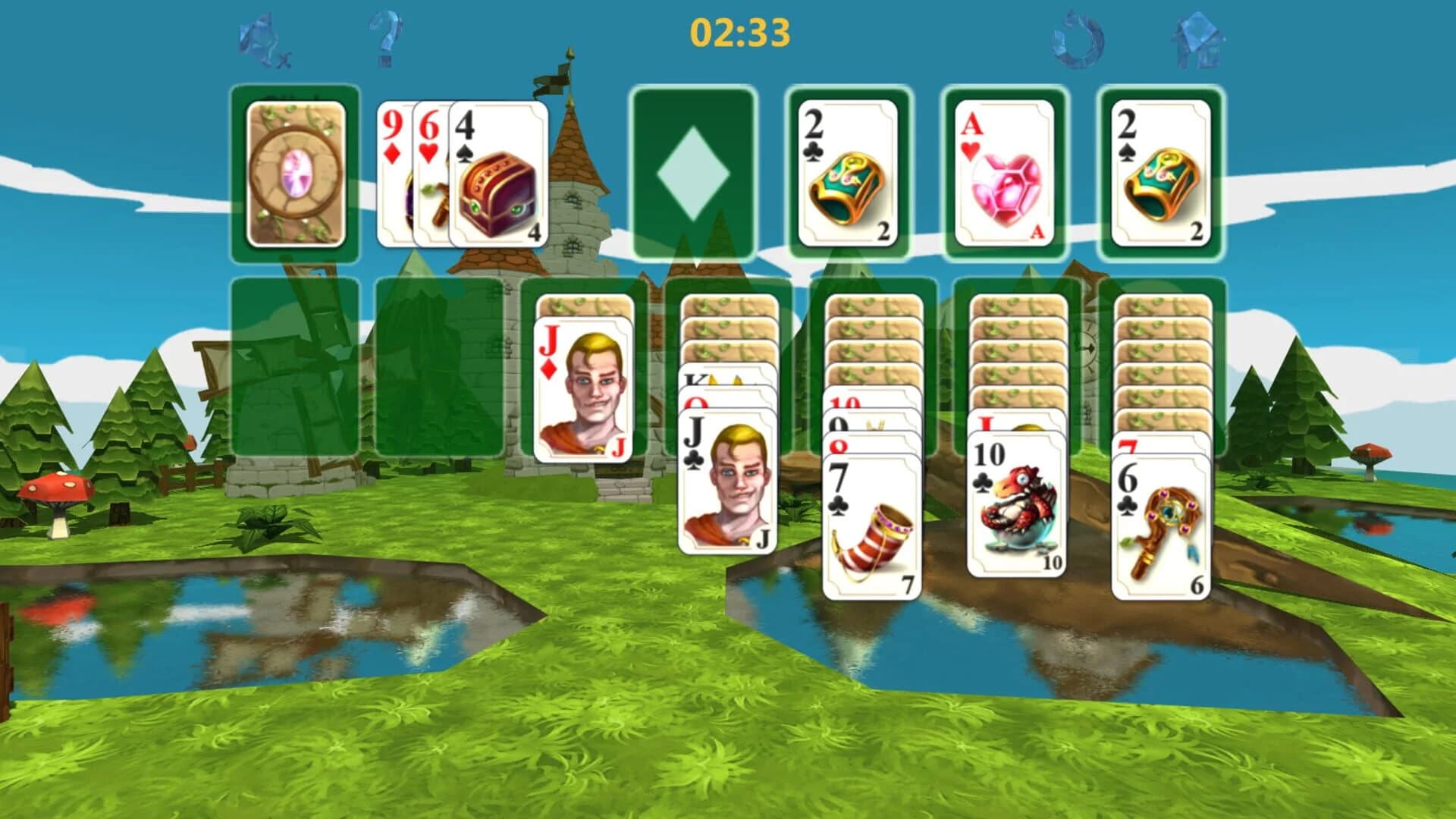Screen dimensions: 1456x819
Task: Select the 2 of spades scroll foundation
Action: click(x=1160, y=174)
